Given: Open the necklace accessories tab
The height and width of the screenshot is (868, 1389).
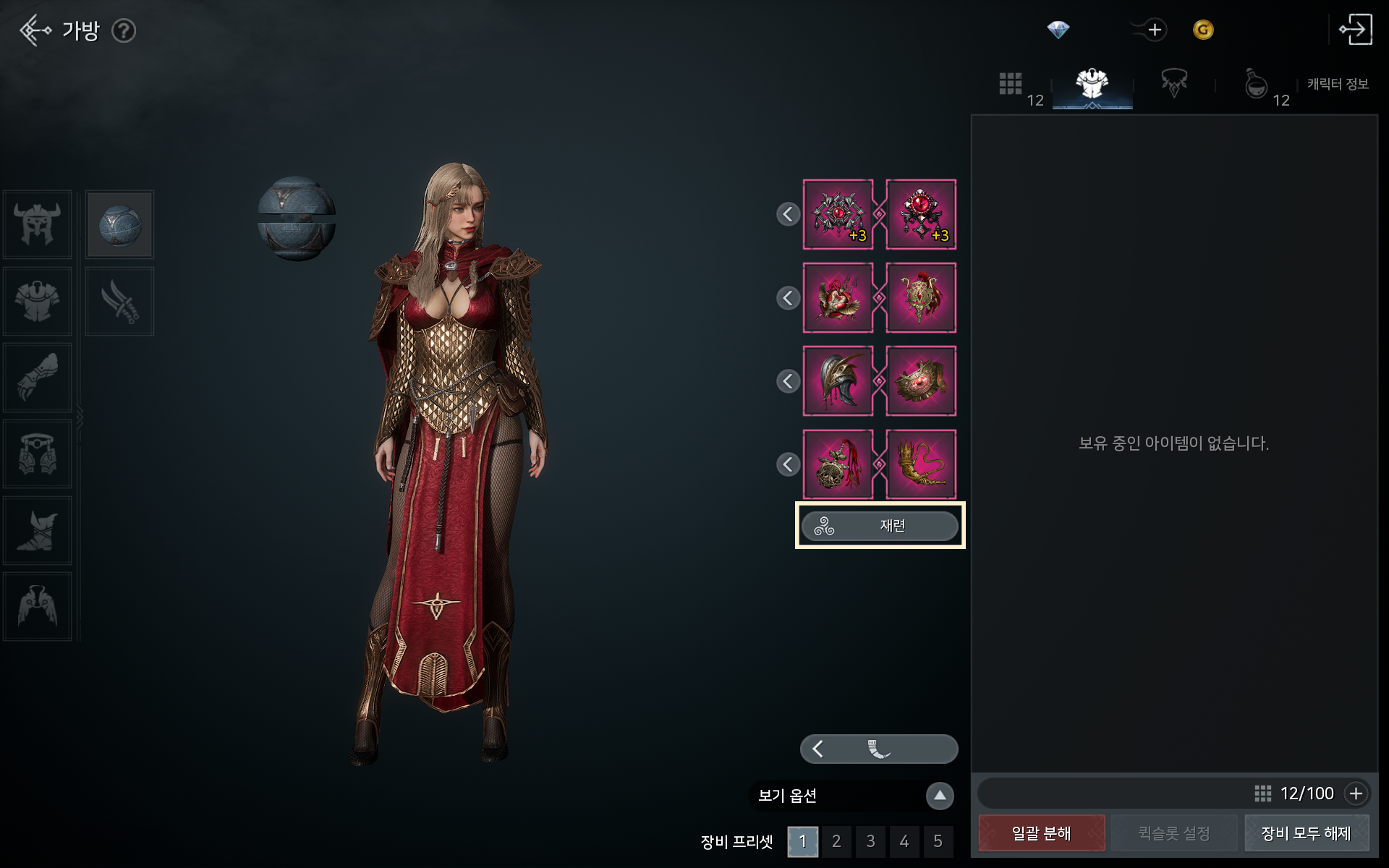Looking at the screenshot, I should [1173, 84].
